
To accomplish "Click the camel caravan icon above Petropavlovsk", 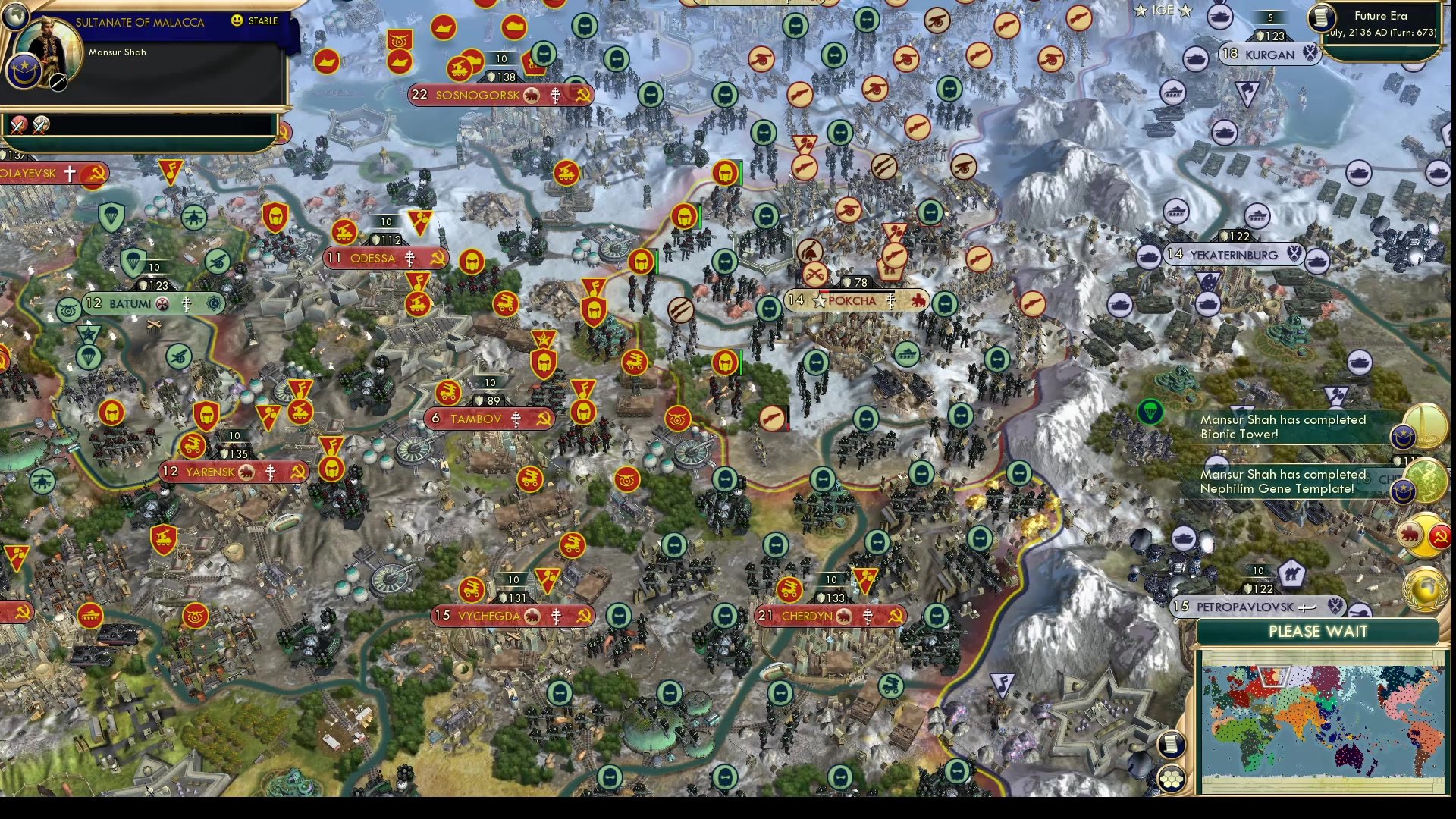I will [1293, 573].
